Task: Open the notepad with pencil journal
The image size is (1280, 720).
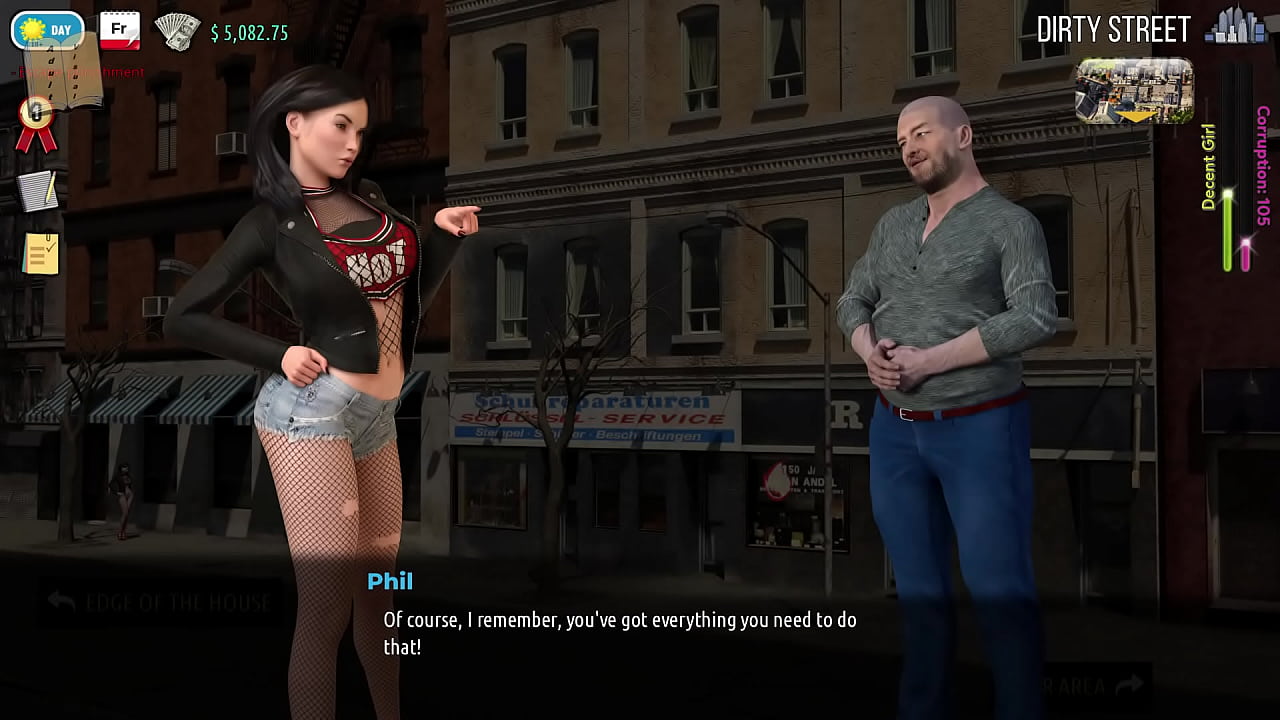Action: coord(38,191)
